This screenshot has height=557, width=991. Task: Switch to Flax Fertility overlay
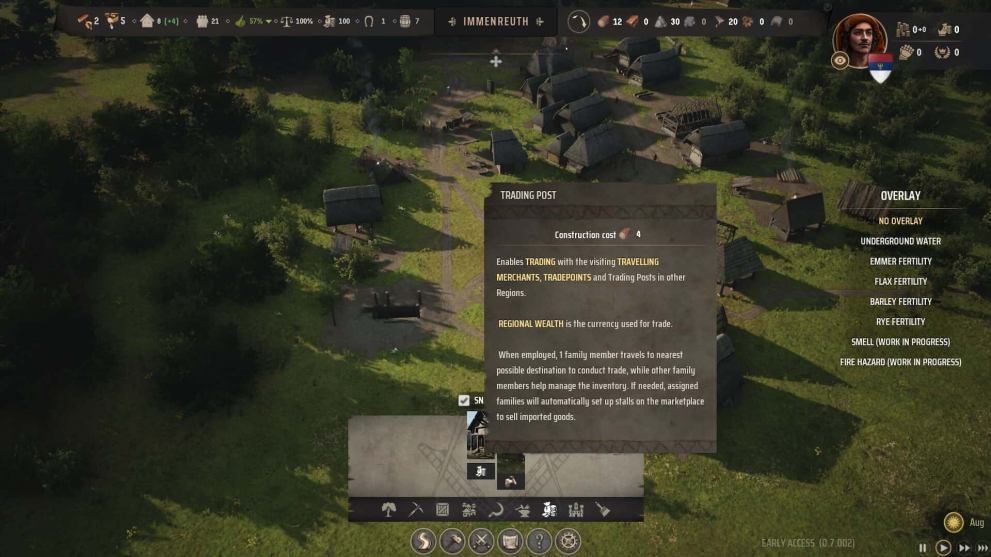pyautogui.click(x=900, y=281)
